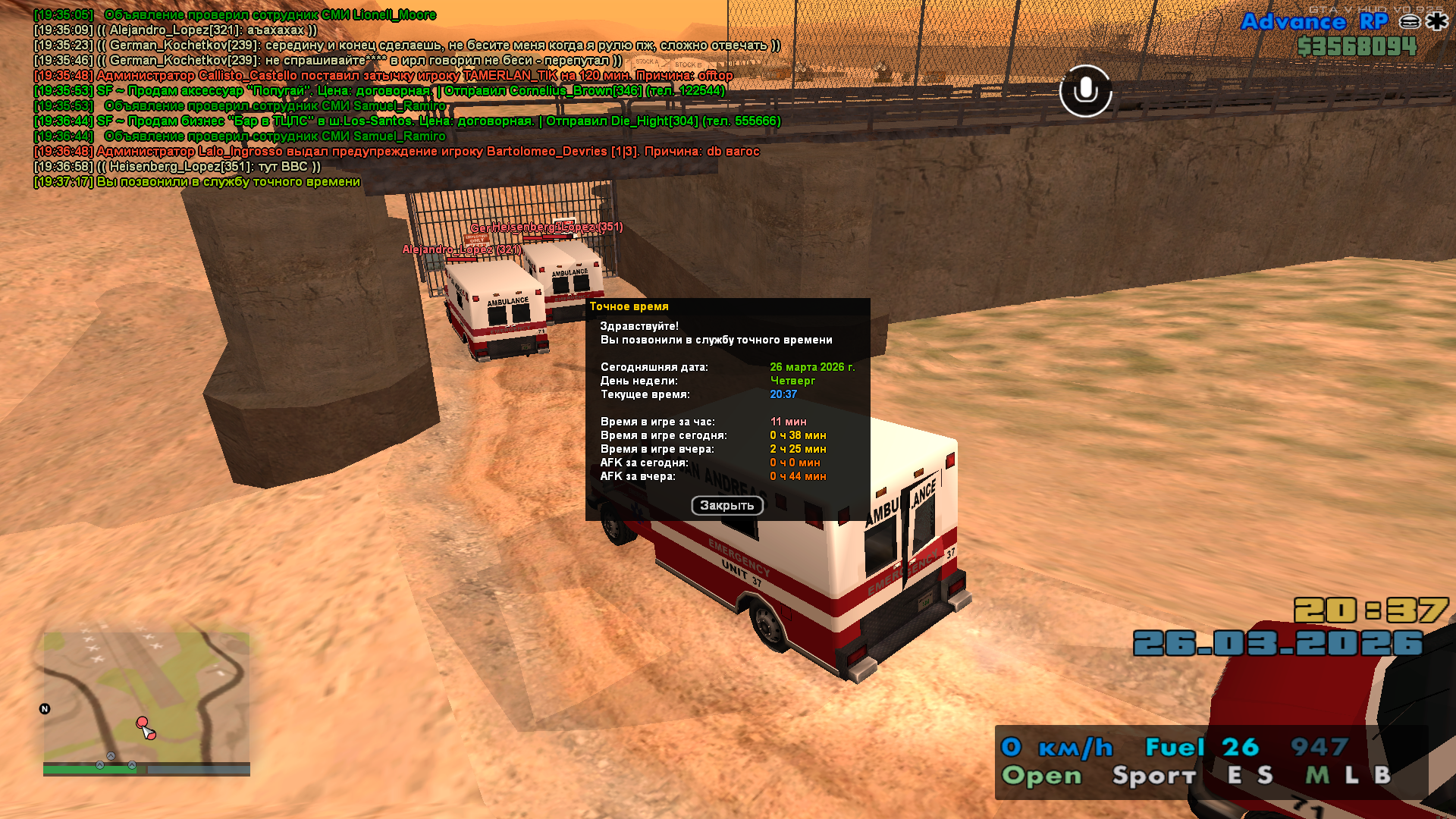
Task: Click the microphone voice chat icon
Action: click(1085, 91)
